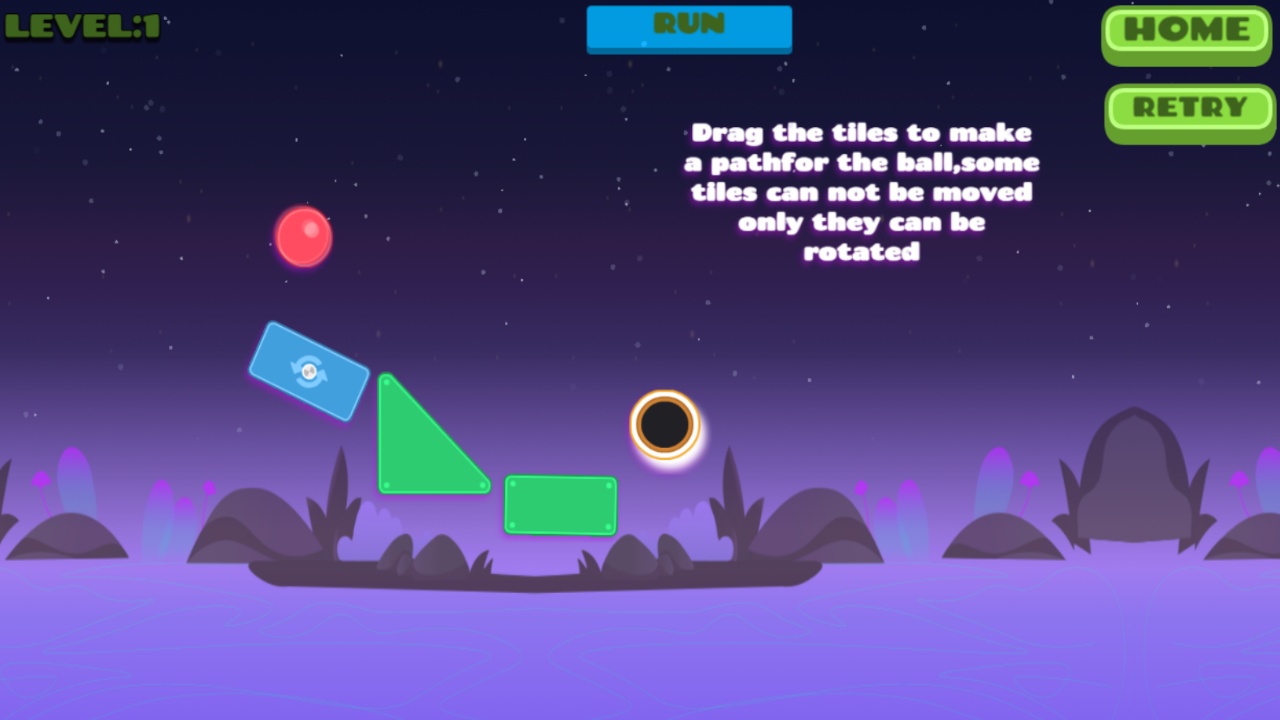The image size is (1280, 720).
Task: Click the glowing ring around the black hole
Action: click(667, 395)
